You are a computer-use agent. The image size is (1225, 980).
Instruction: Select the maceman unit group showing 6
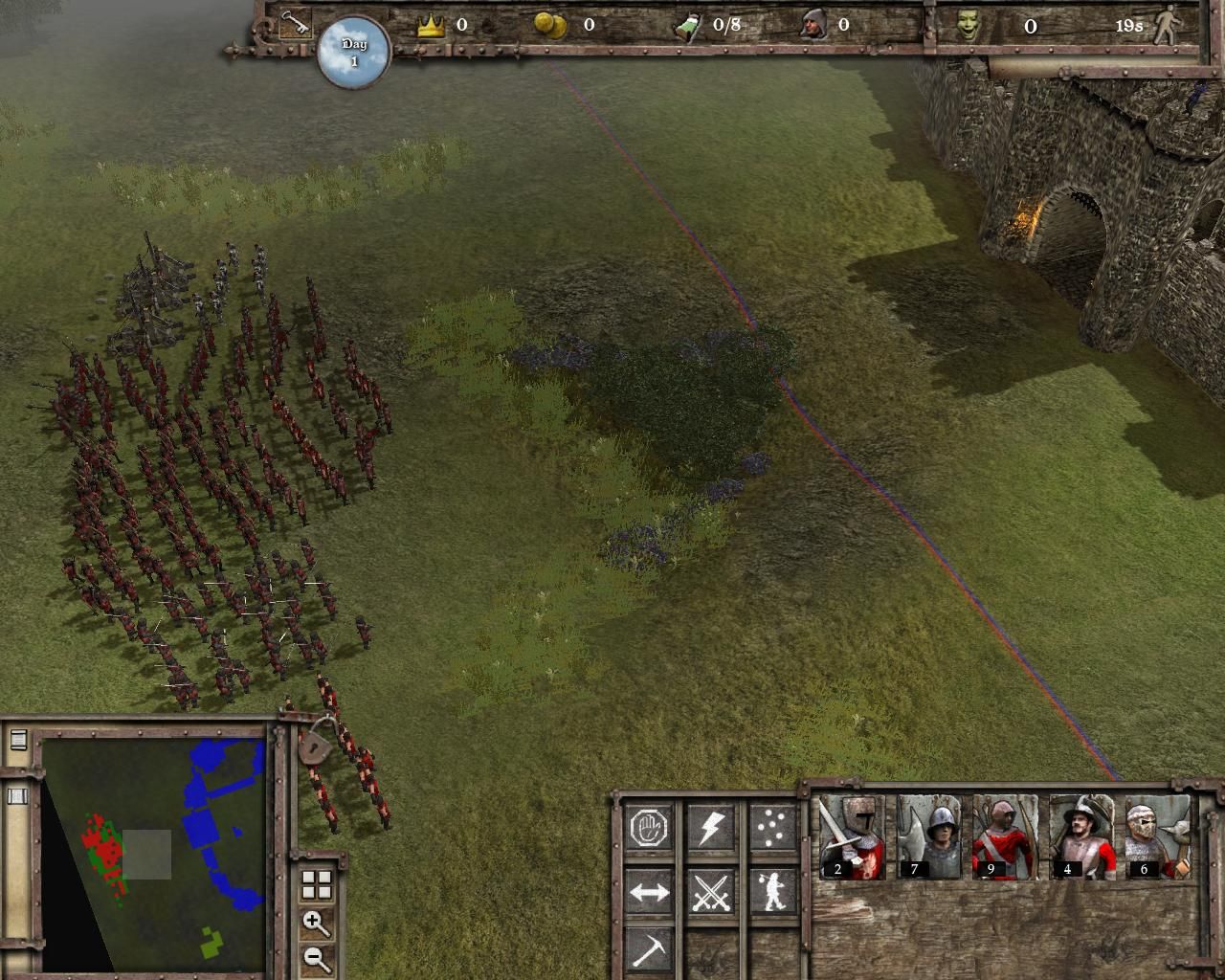pyautogui.click(x=1158, y=837)
